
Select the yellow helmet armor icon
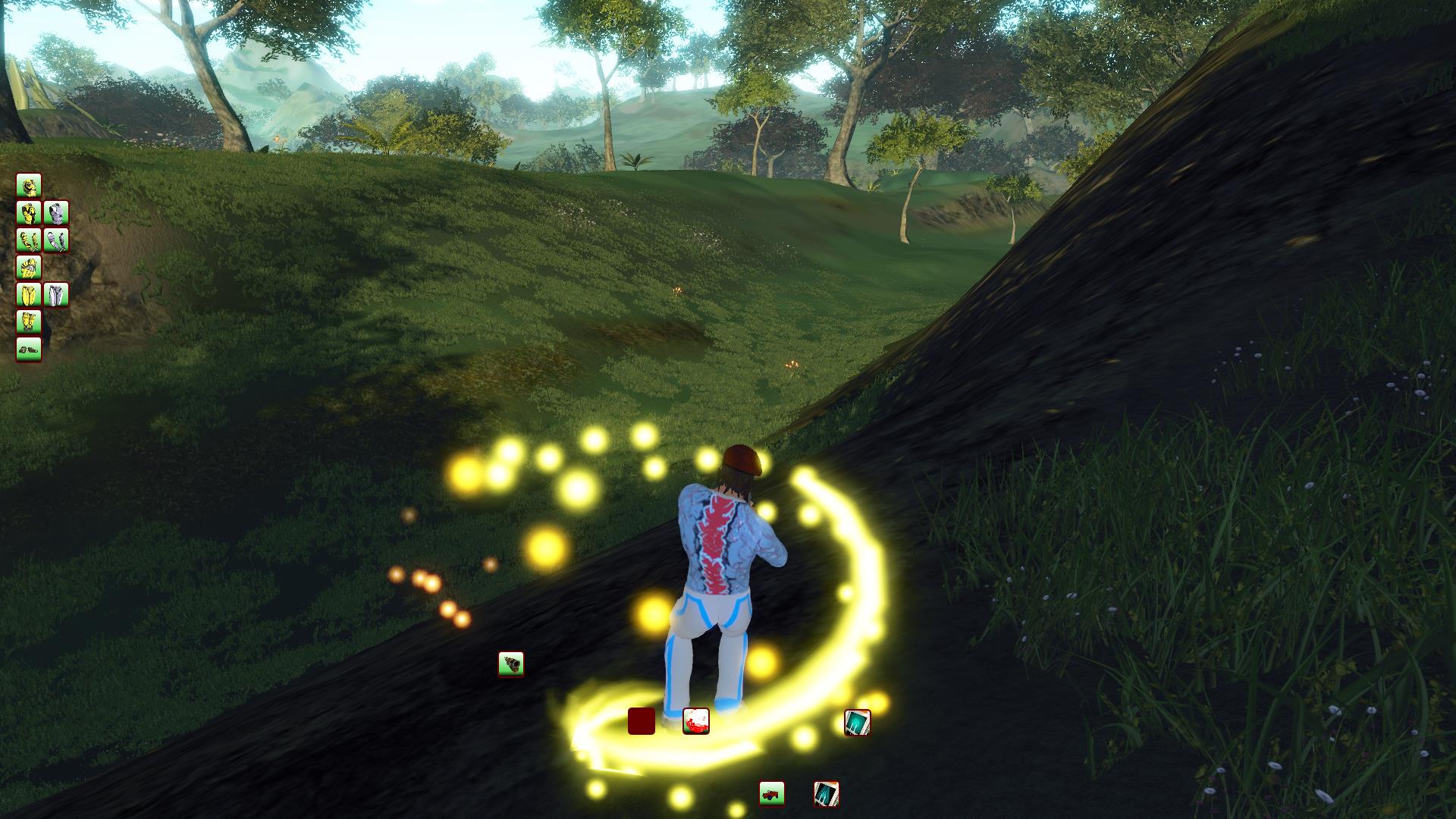point(29,186)
